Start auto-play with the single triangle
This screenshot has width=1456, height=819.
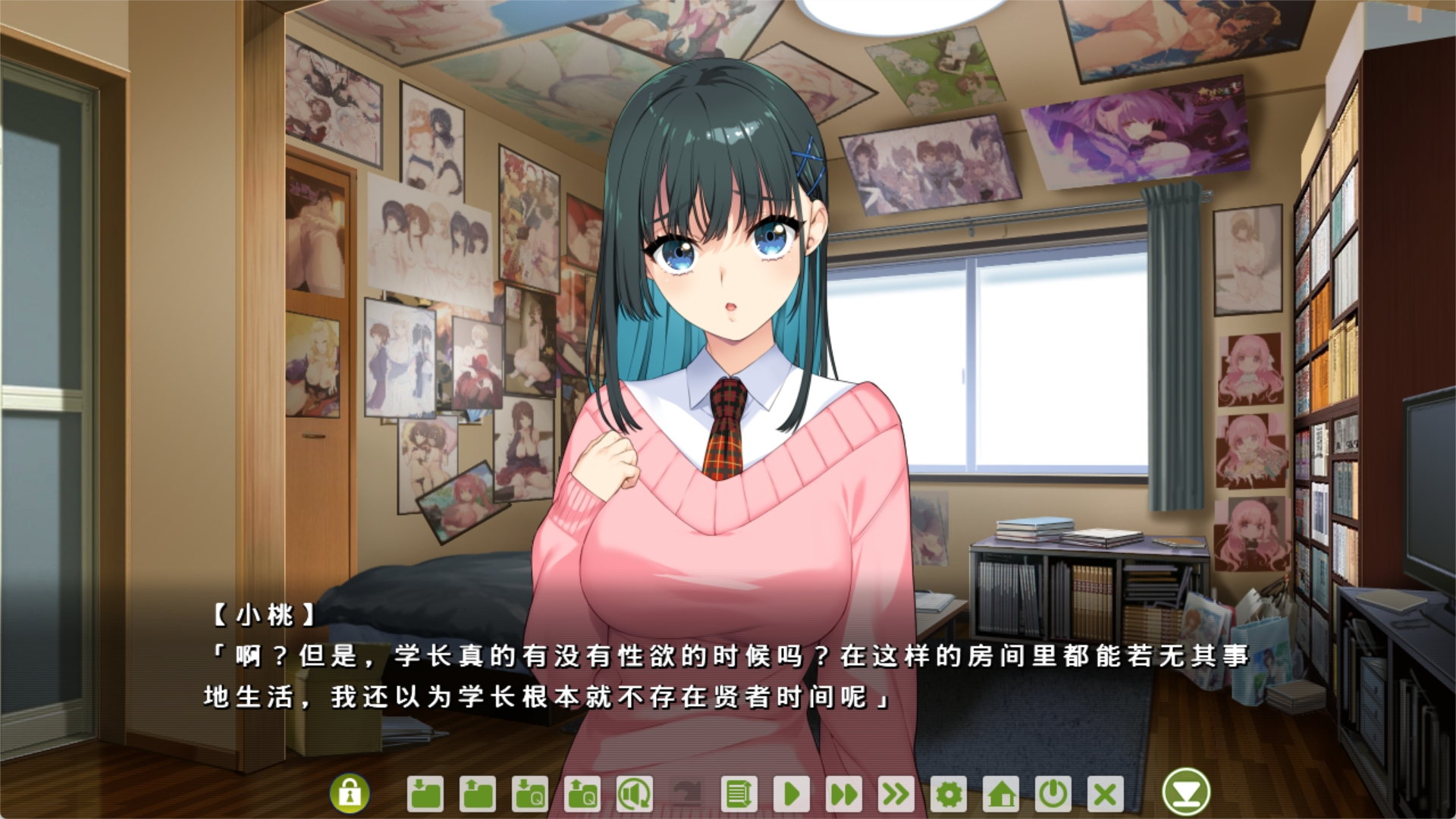[x=791, y=794]
